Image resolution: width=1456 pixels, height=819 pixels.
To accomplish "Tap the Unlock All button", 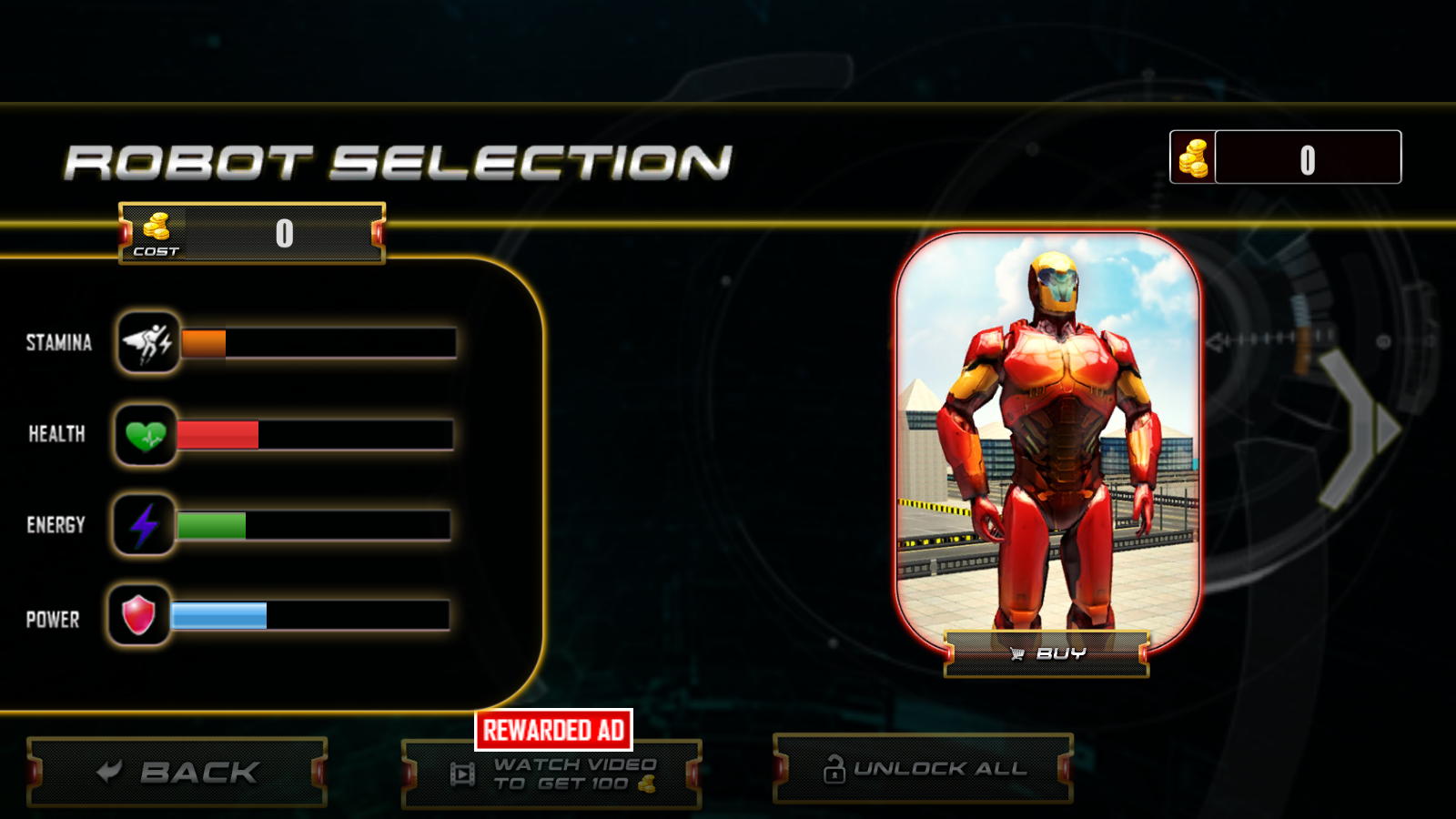I will click(x=923, y=769).
